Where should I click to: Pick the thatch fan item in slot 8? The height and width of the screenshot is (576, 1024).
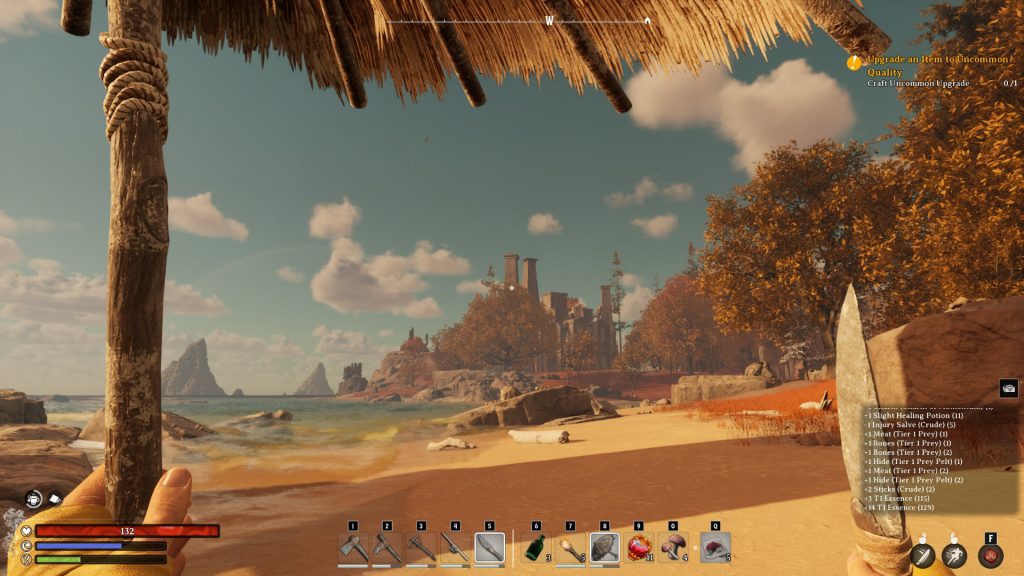[x=604, y=548]
